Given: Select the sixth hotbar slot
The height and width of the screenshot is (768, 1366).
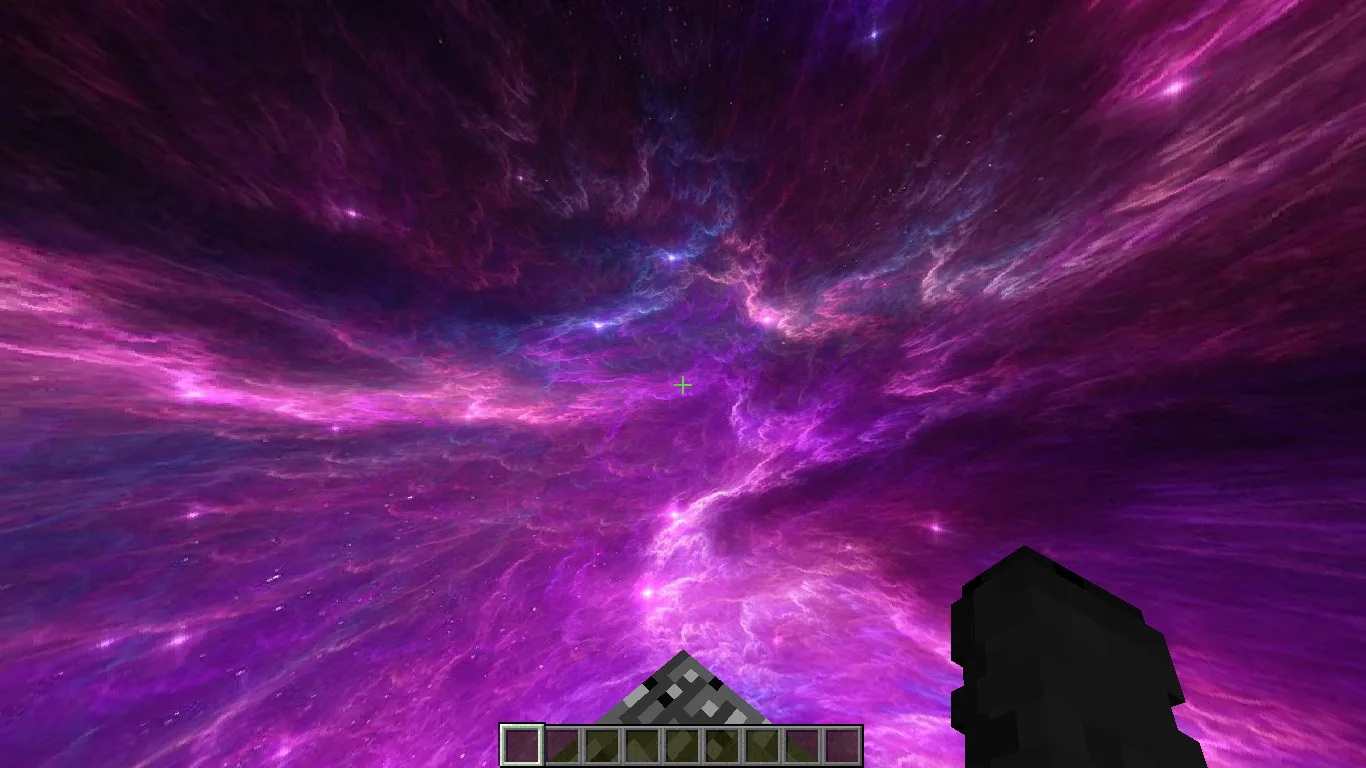Looking at the screenshot, I should (x=722, y=743).
